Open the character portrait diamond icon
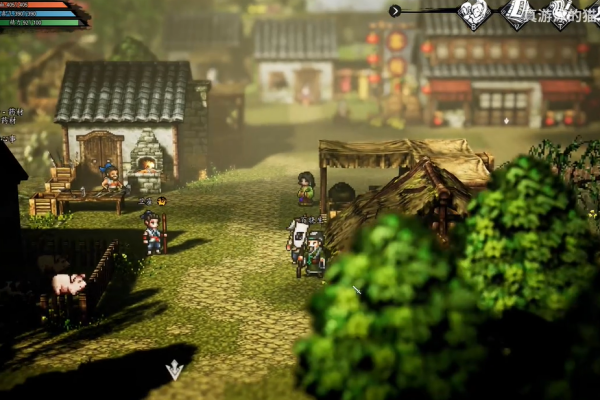Image resolution: width=600 pixels, height=400 pixels. [x=473, y=13]
